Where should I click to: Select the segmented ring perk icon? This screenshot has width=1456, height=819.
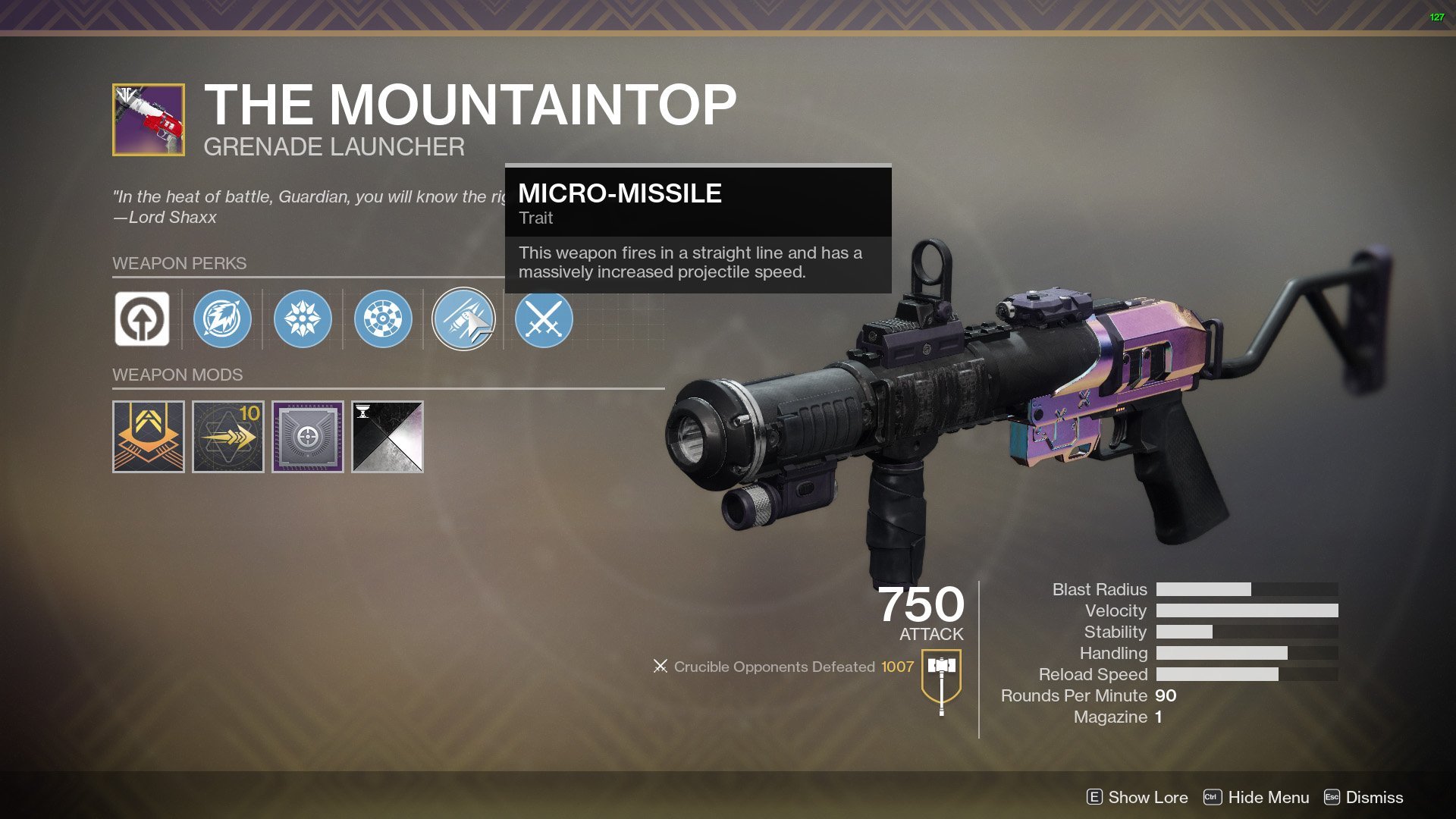(x=383, y=318)
